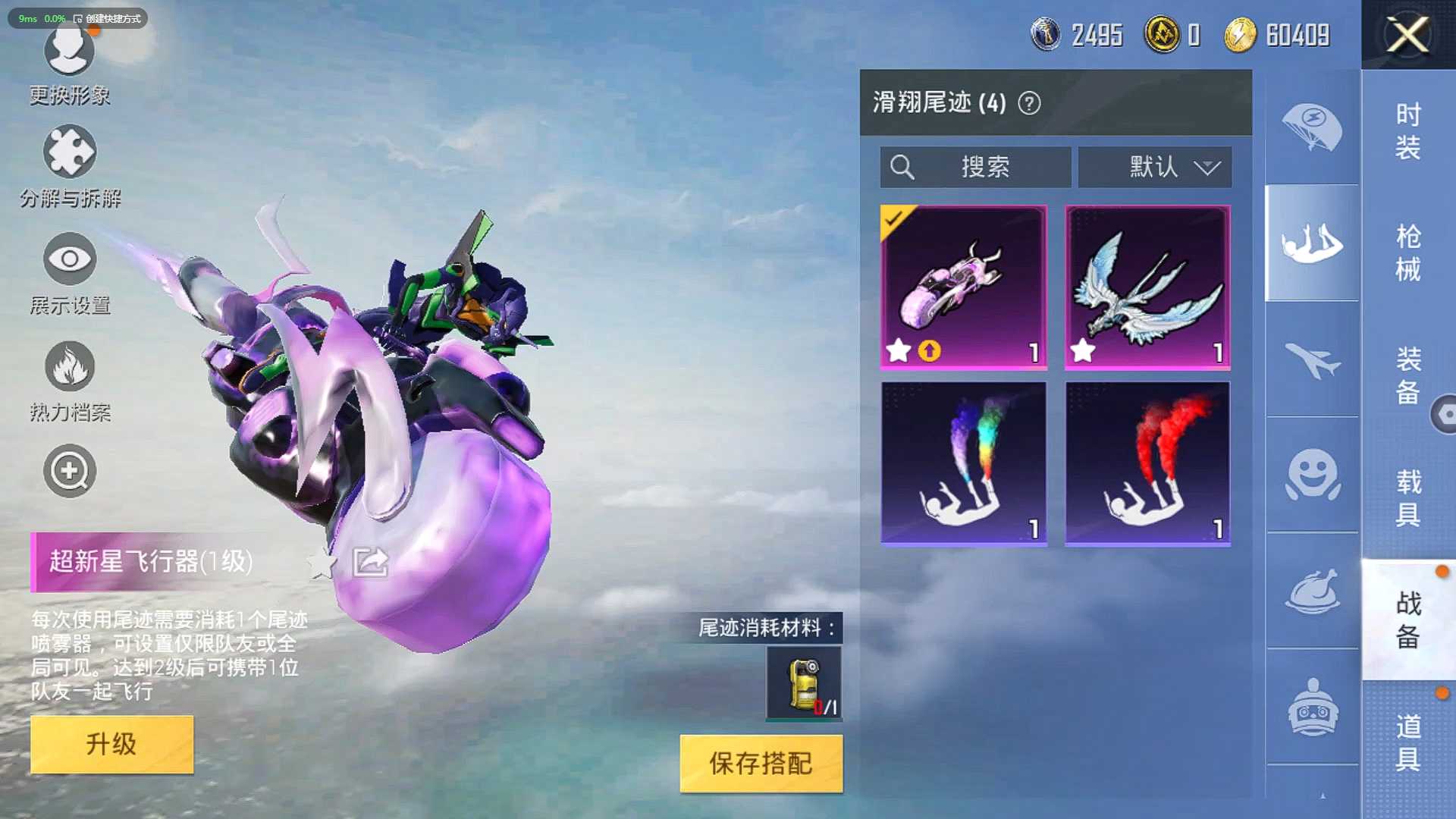1456x819 pixels.
Task: Select the purple supernova aircraft trail
Action: click(963, 287)
